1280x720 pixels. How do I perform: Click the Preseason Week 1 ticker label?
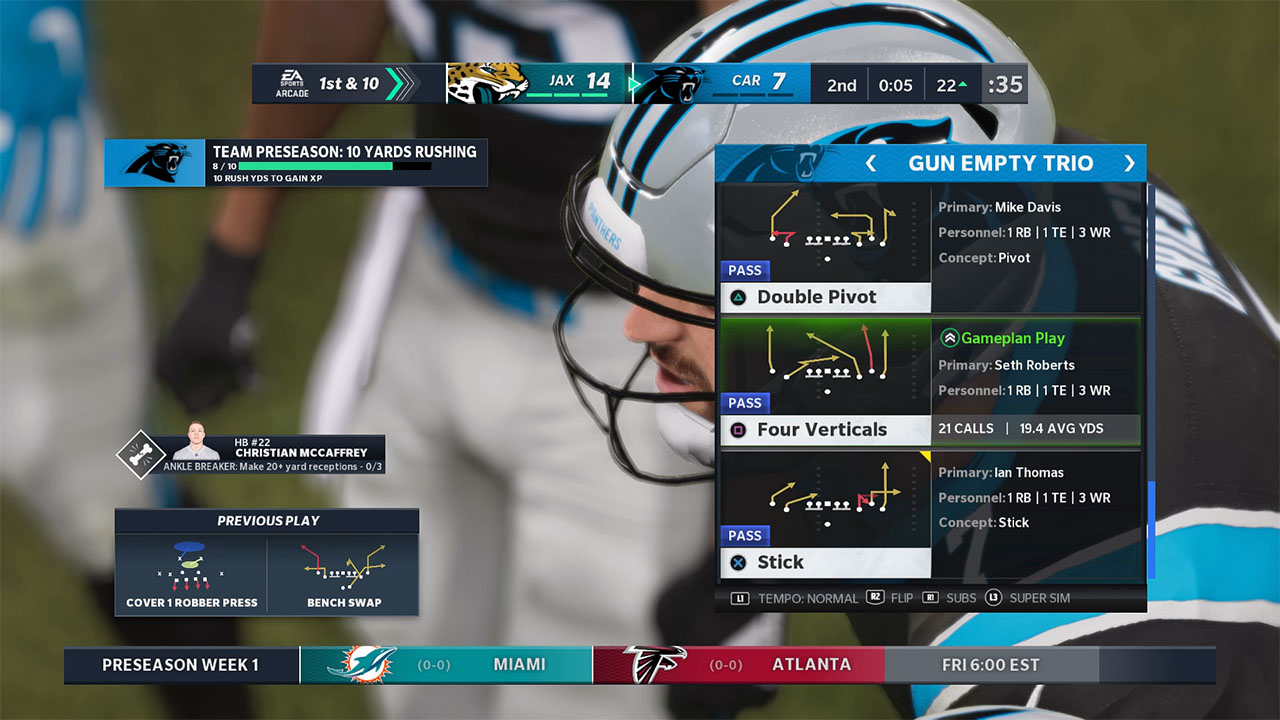tap(180, 664)
